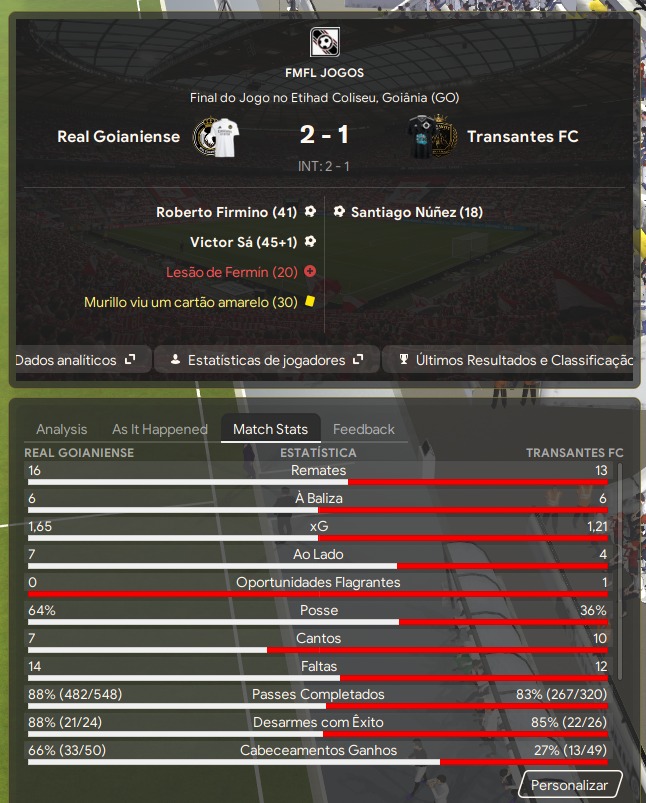
Task: Open the Transantes FC team page
Action: coord(523,137)
